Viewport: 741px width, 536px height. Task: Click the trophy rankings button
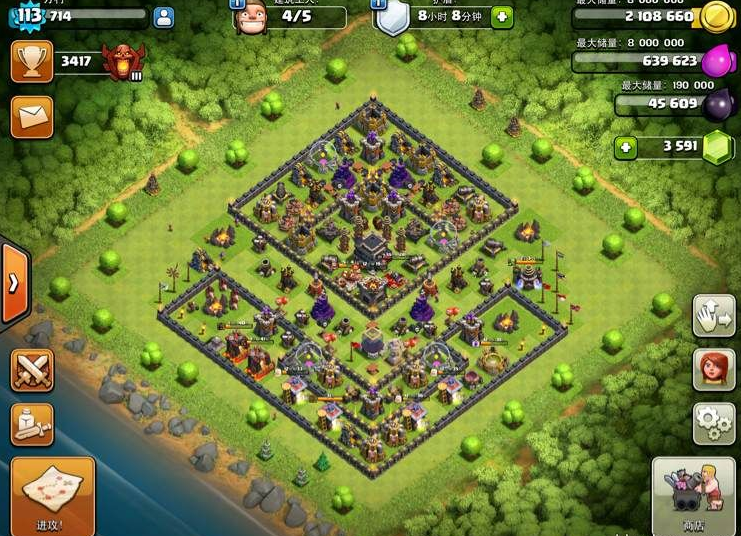(31, 61)
